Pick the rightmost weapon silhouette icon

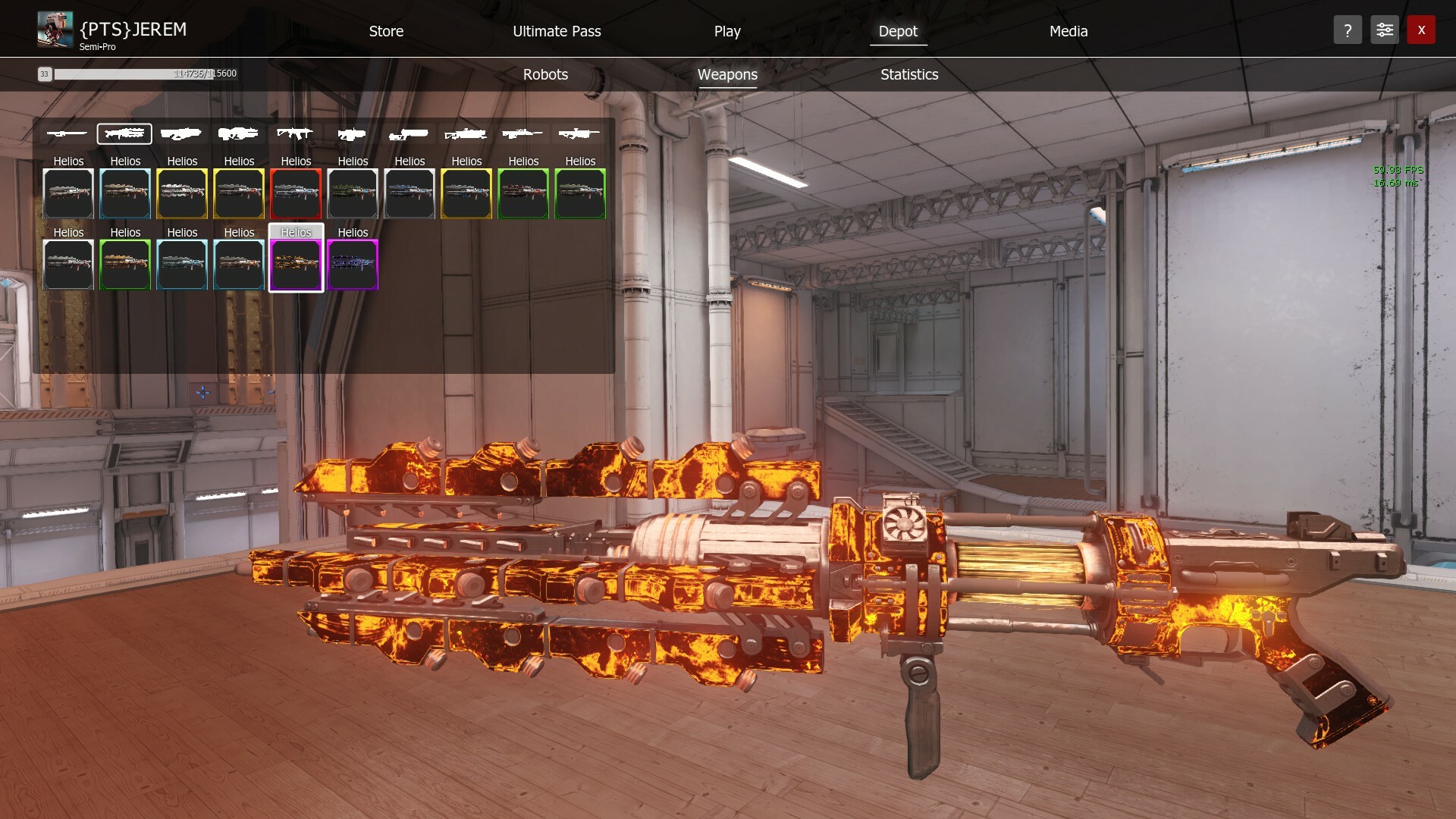pos(580,133)
